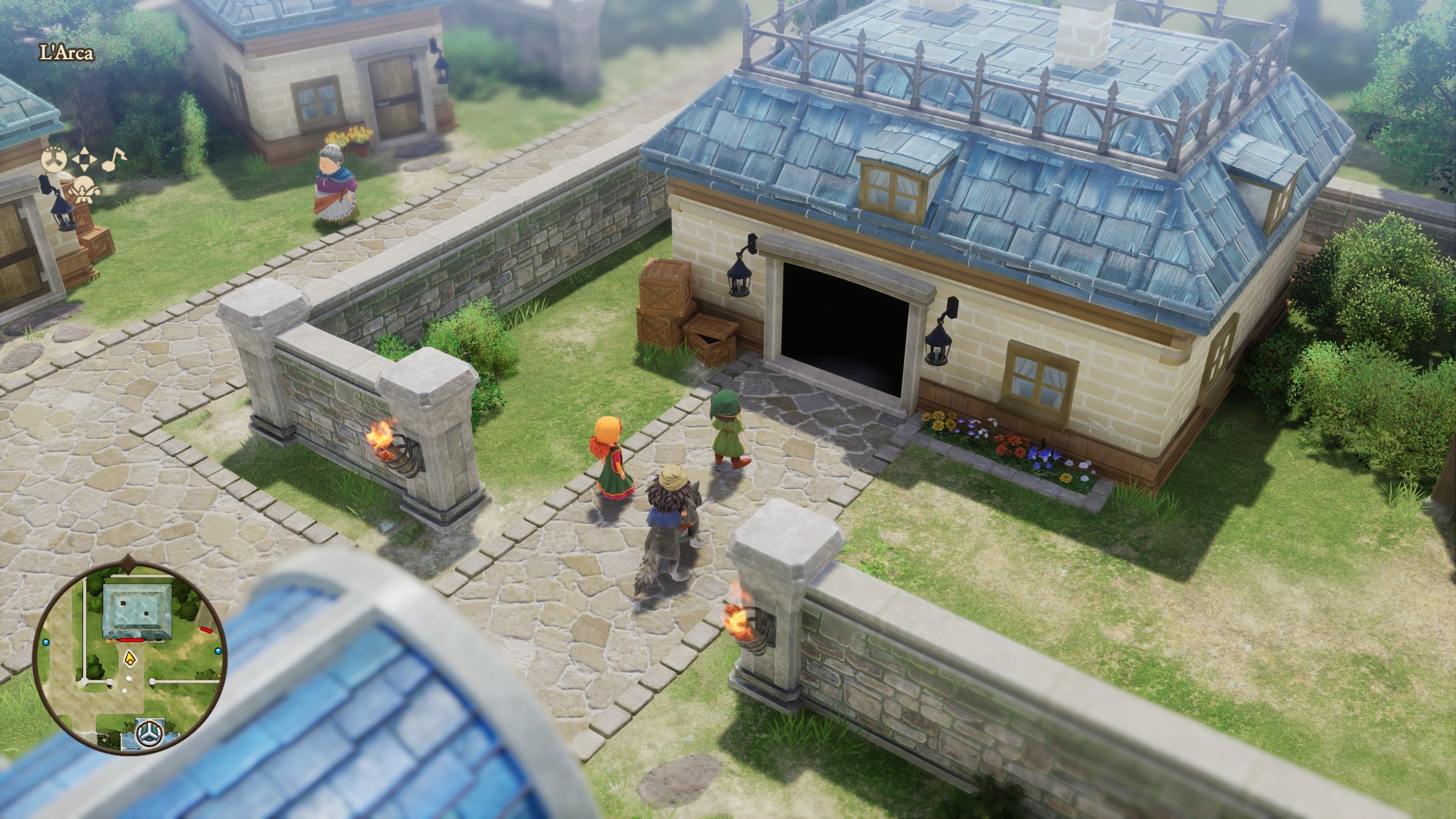This screenshot has width=1456, height=819.
Task: Select the yellow player arrow on the minimap
Action: 130,660
